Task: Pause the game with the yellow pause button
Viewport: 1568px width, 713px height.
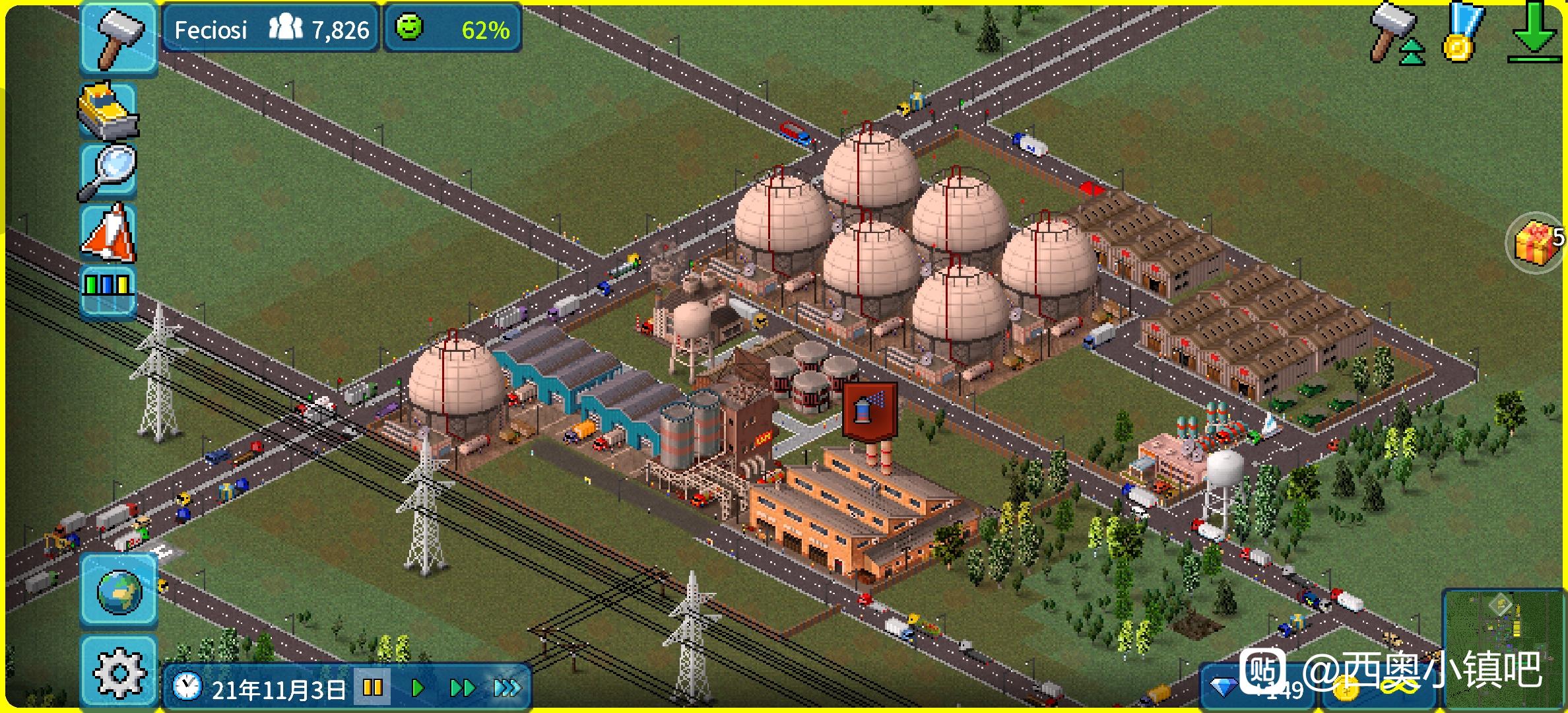Action: point(373,689)
